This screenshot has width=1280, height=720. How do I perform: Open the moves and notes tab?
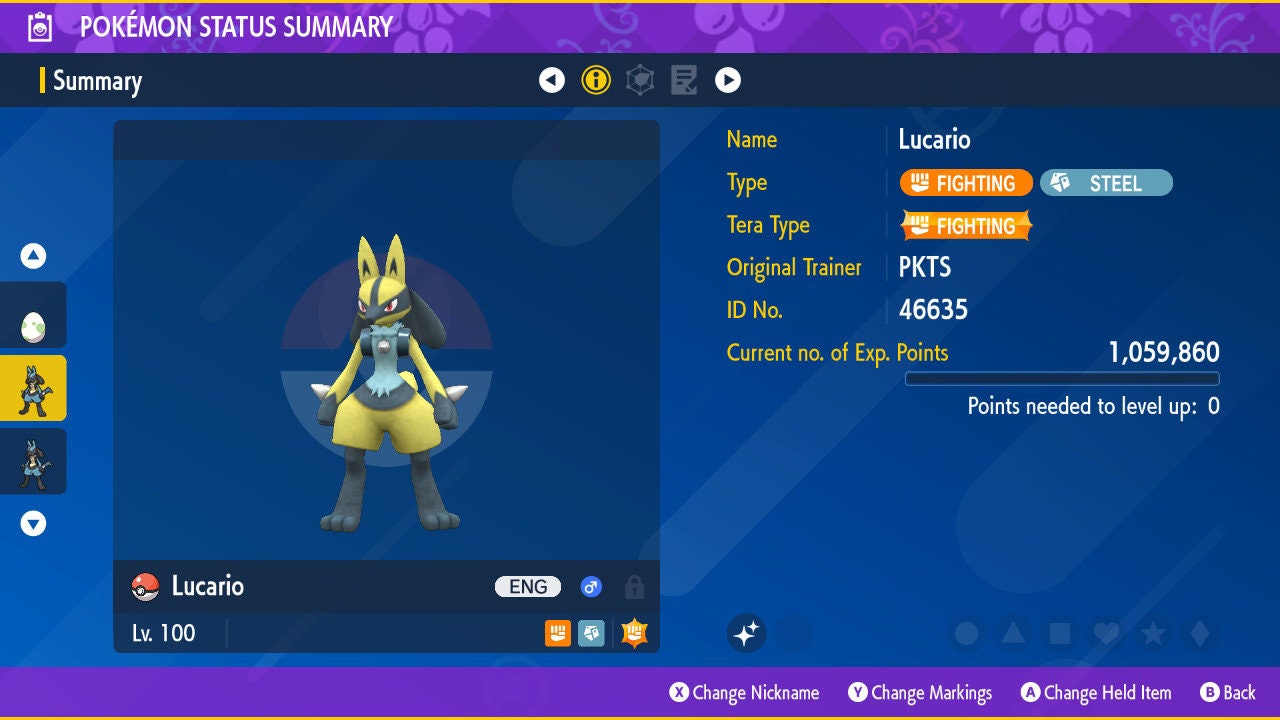click(x=684, y=80)
